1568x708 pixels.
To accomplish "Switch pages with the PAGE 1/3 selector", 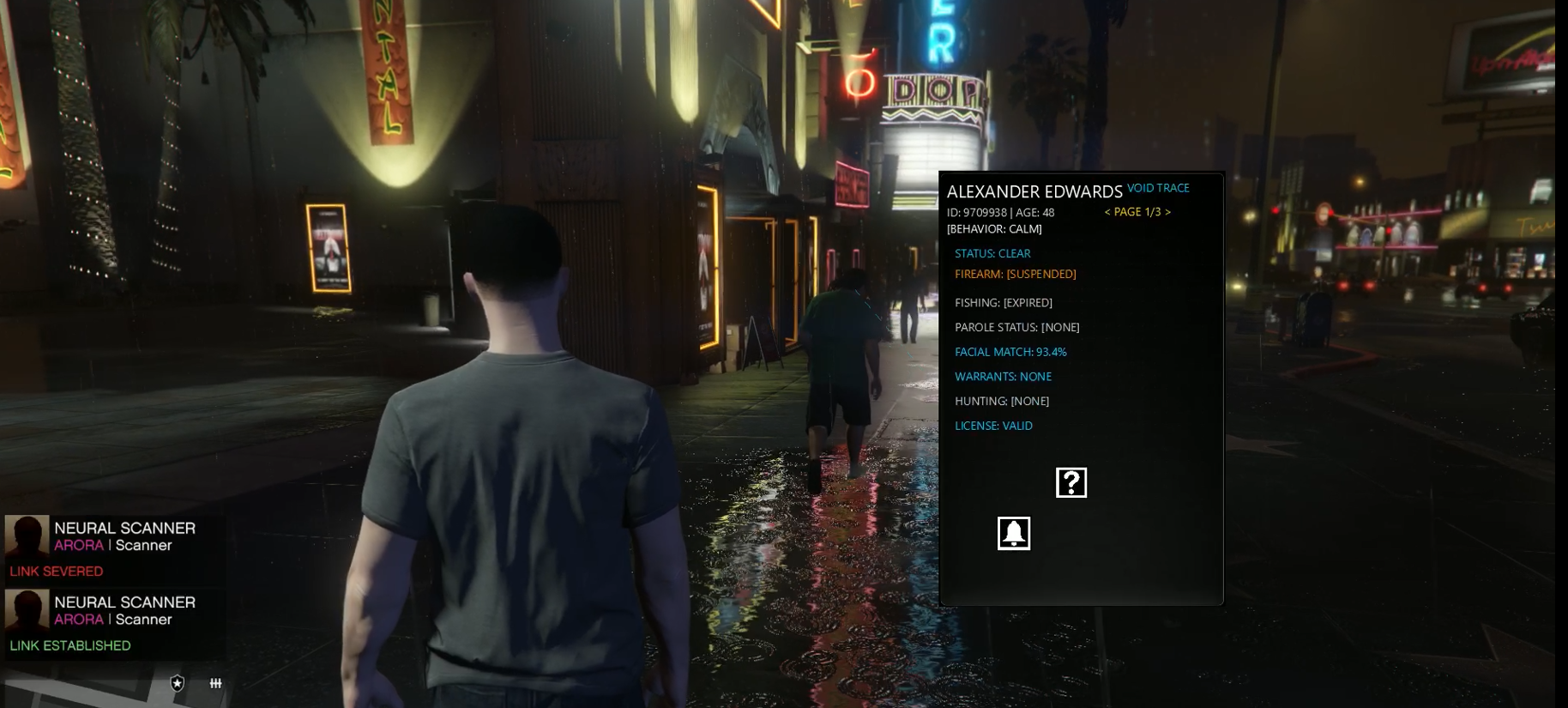I will [1137, 212].
